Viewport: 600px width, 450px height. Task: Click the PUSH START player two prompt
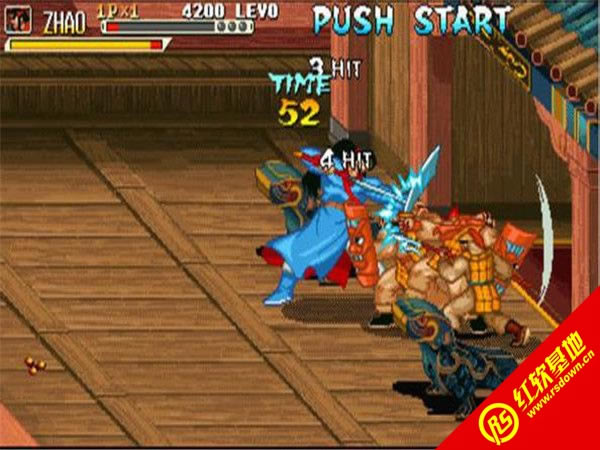(410, 20)
